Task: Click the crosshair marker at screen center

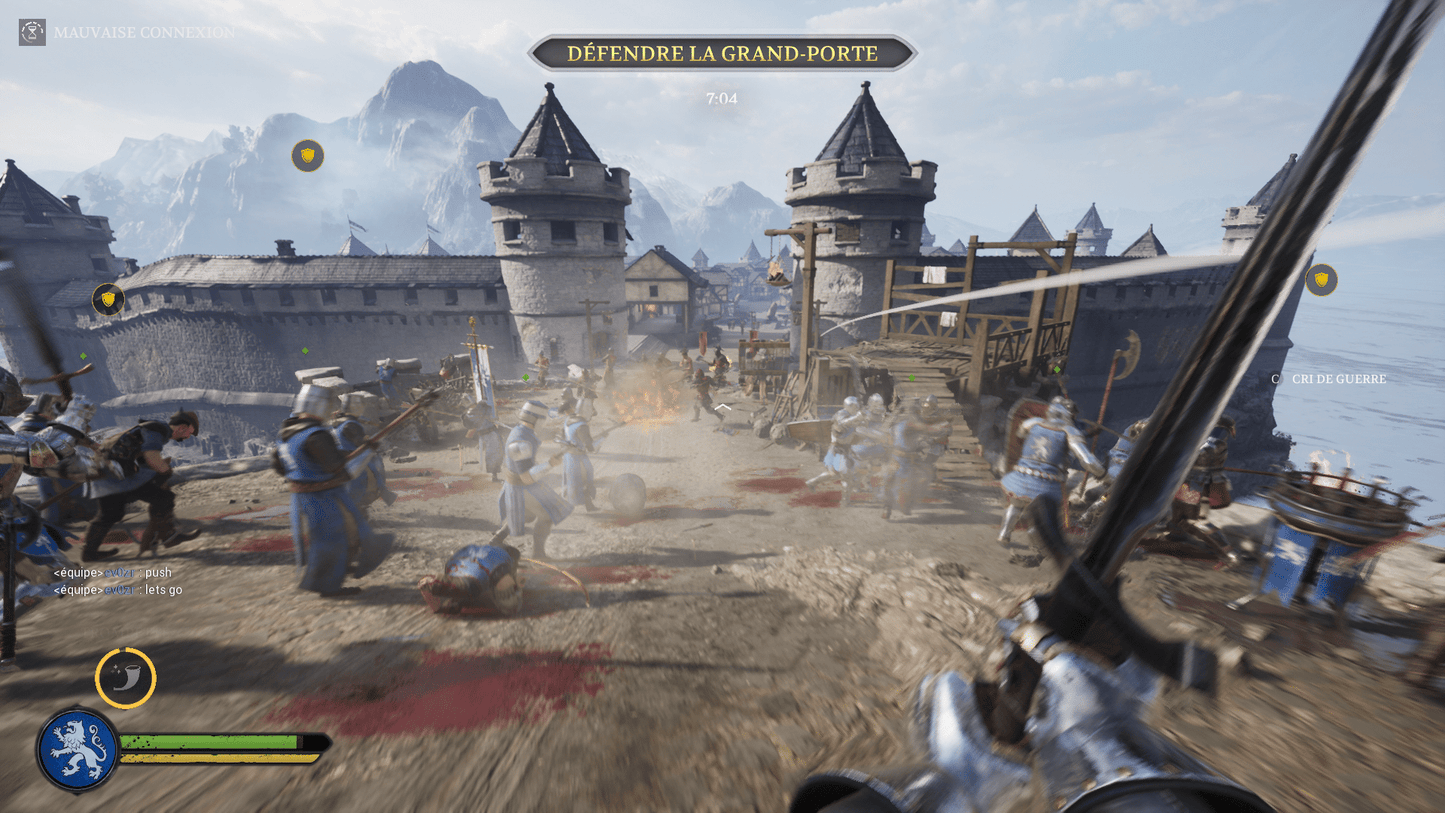Action: 722,406
